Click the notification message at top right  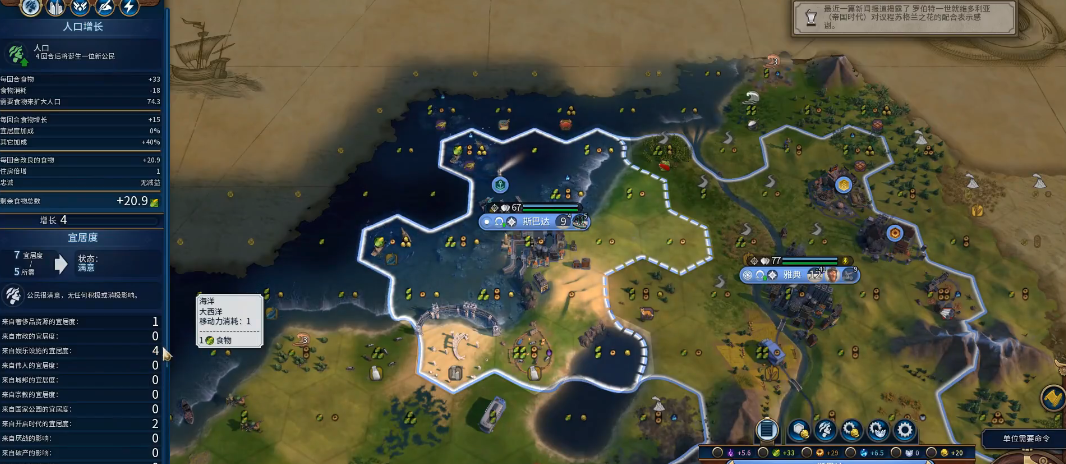[920, 18]
